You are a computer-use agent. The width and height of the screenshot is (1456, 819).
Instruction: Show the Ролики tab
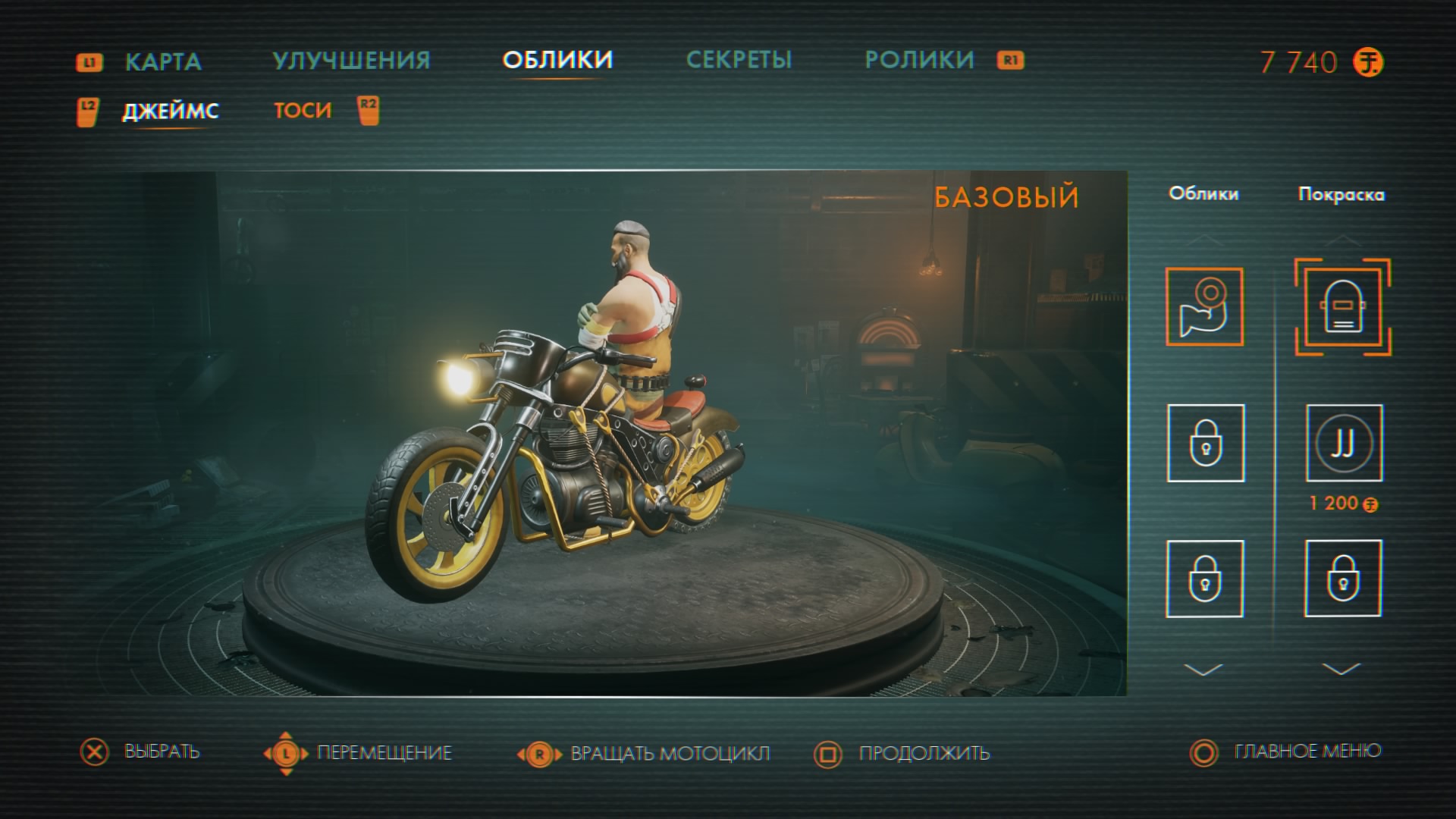point(919,60)
